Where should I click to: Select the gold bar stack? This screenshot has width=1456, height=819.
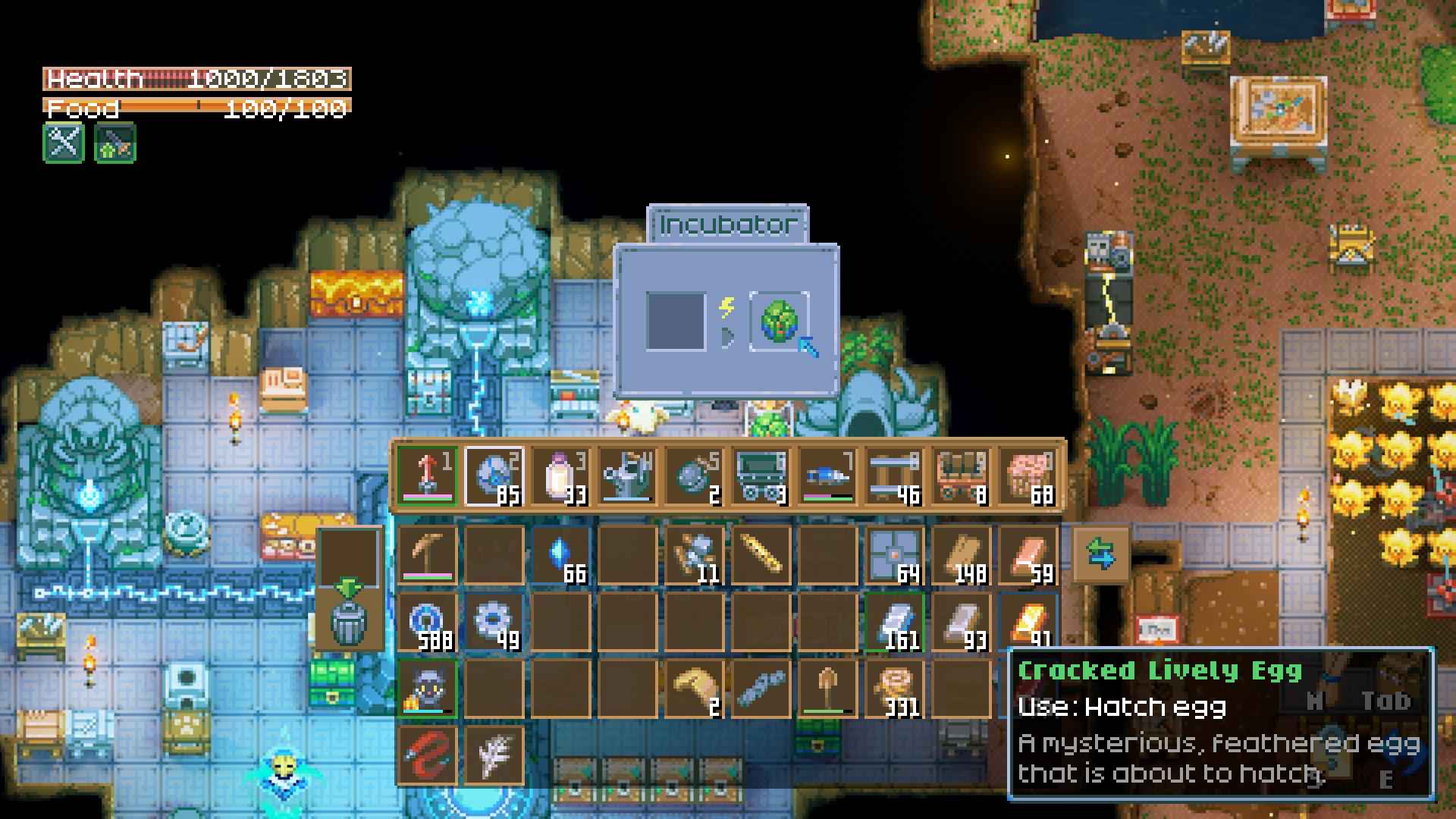1028,622
